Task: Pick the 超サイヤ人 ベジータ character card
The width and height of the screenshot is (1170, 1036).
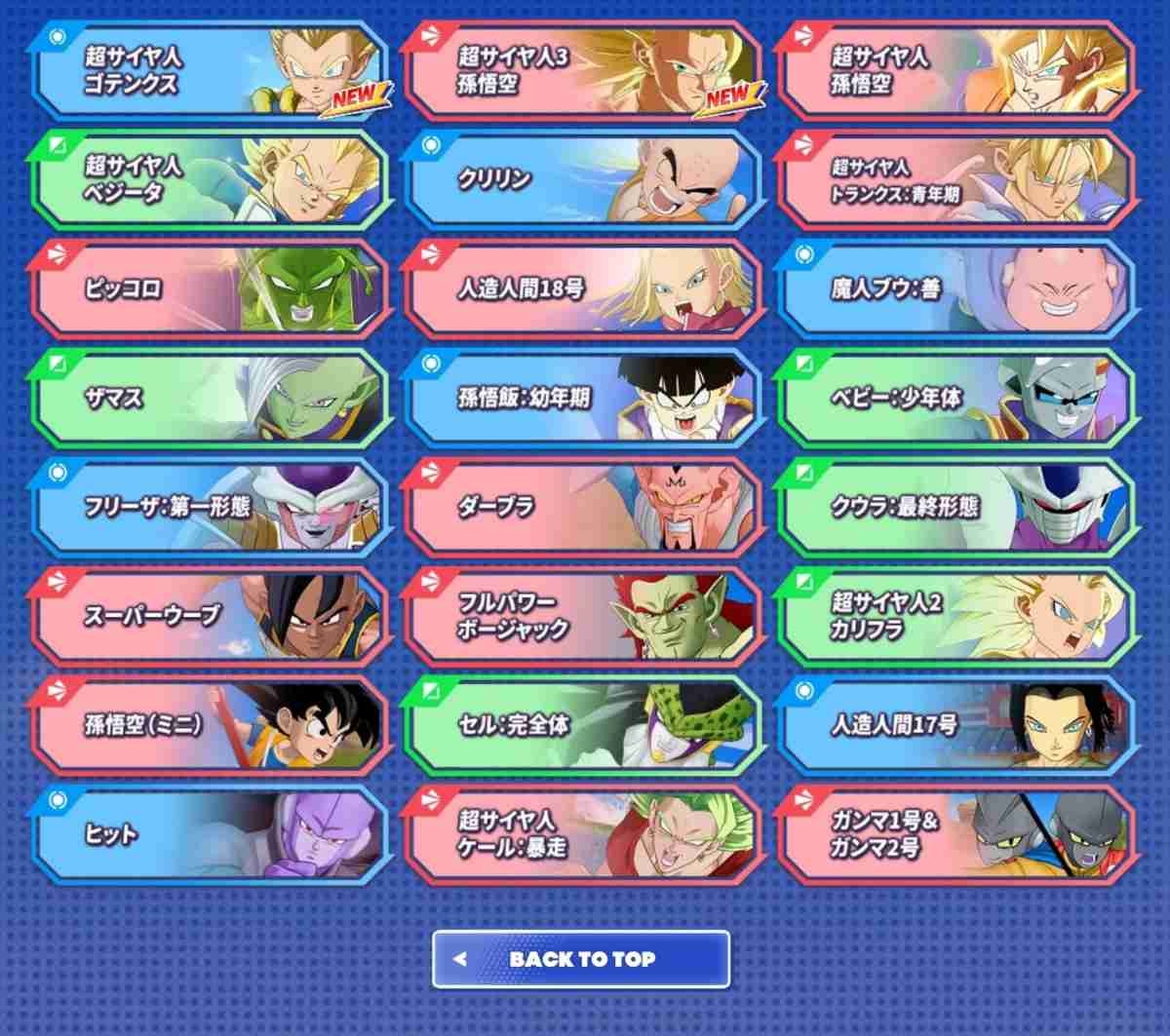Action: [210, 180]
